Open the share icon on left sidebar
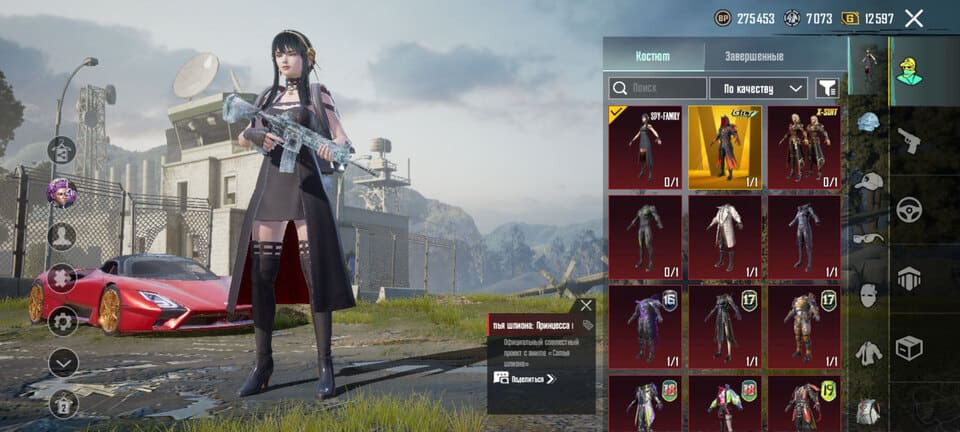960x432 pixels. coord(62,150)
